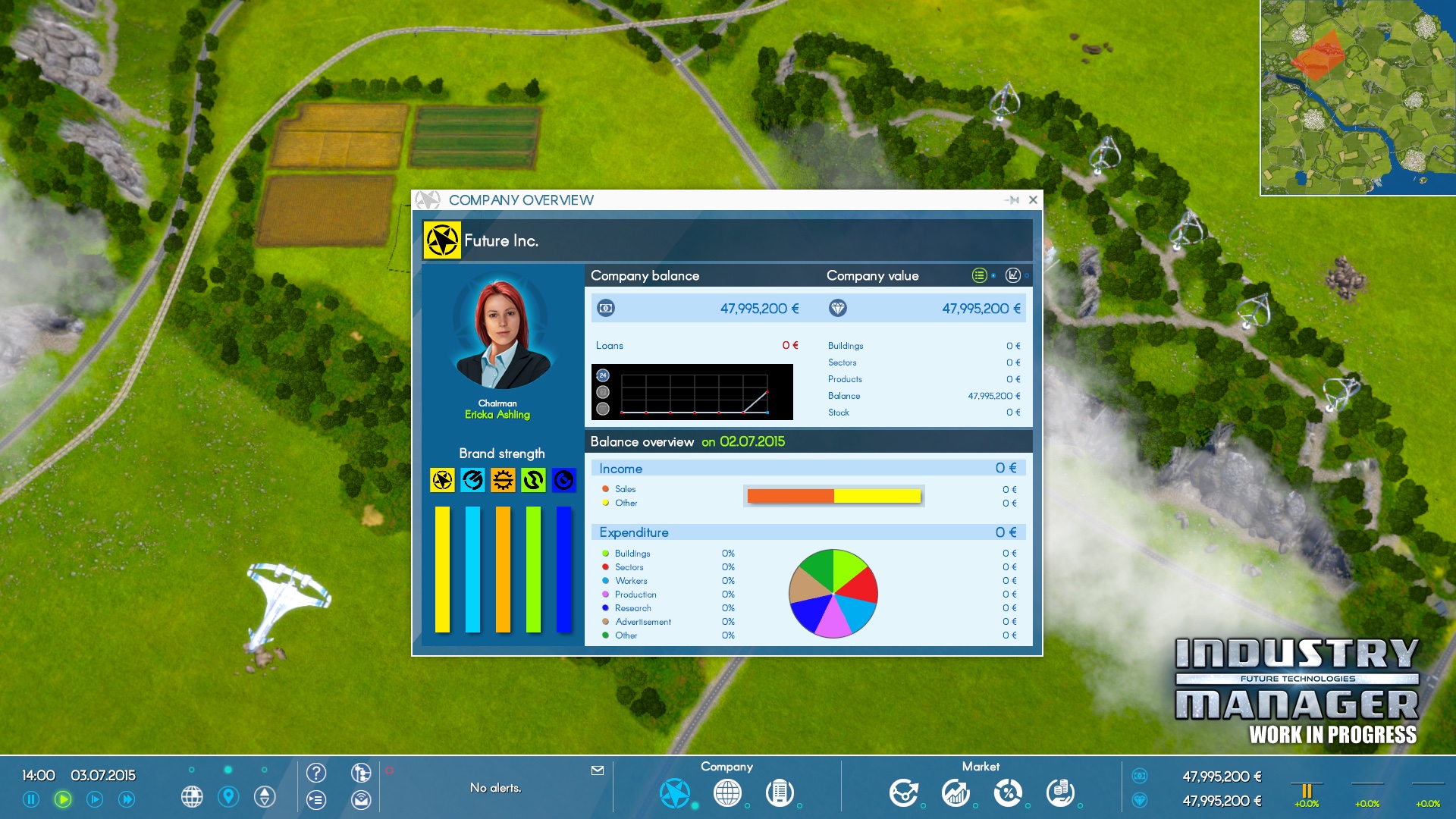This screenshot has height=819, width=1456.
Task: Open the Company buildings icon
Action: tap(780, 793)
